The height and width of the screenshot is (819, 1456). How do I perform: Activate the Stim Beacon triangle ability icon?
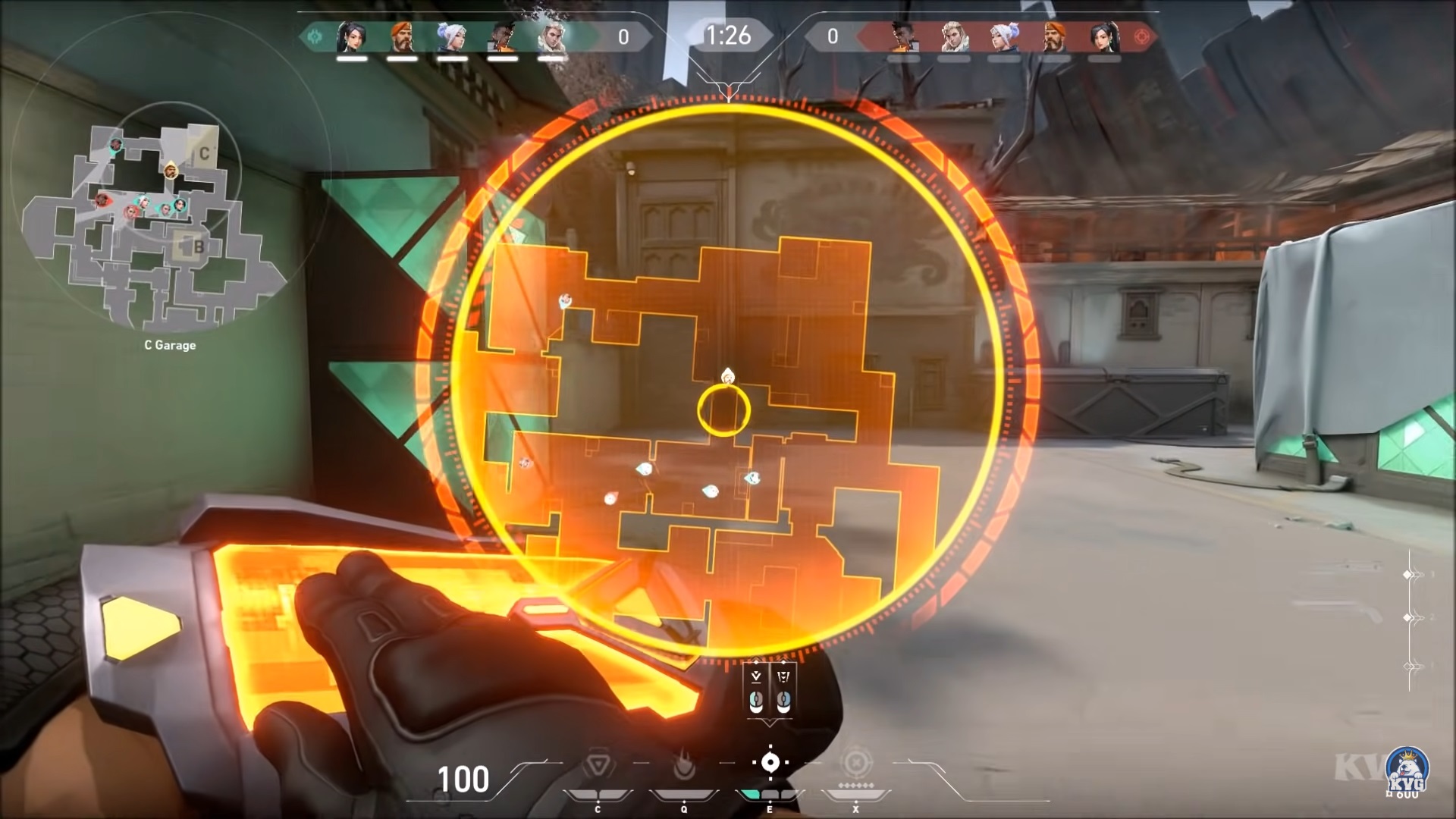(x=598, y=767)
